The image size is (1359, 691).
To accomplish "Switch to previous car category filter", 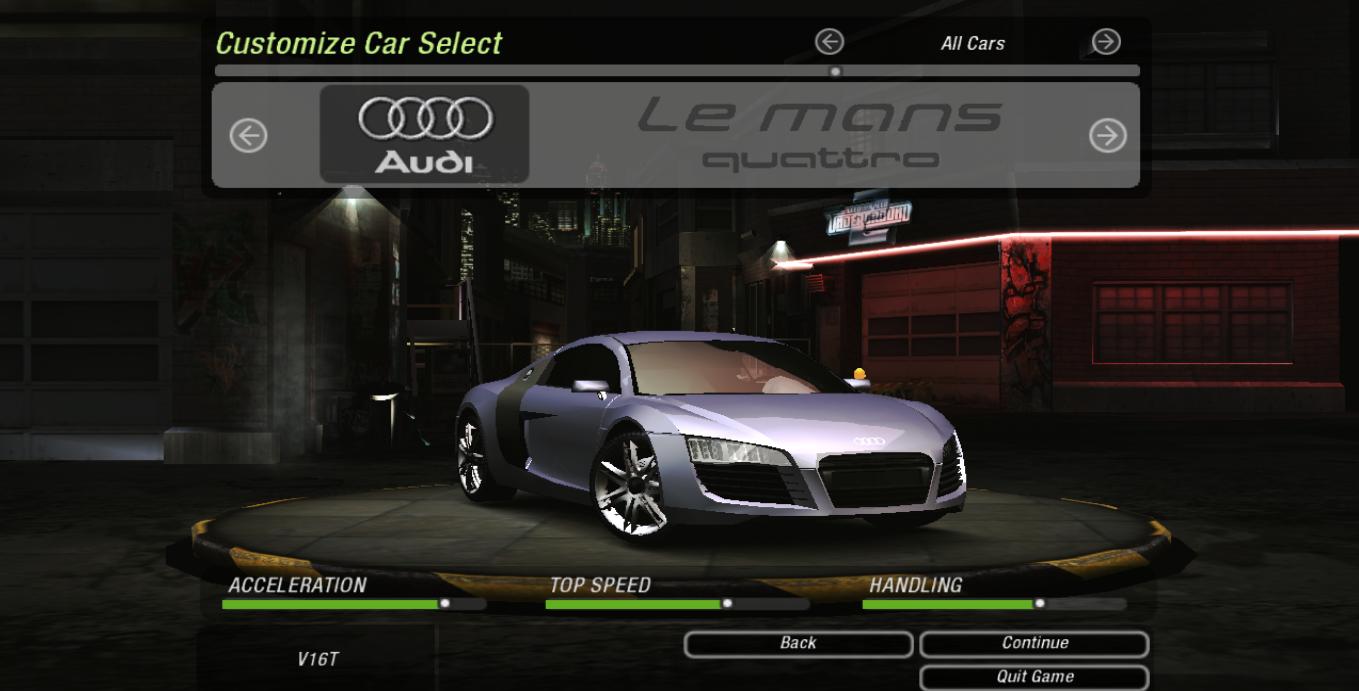I will tap(829, 42).
